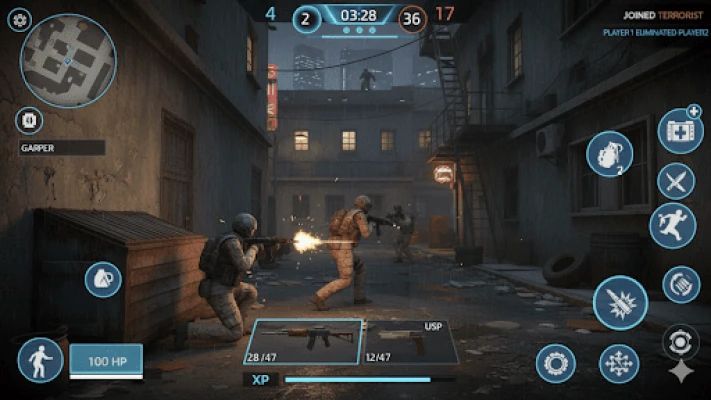Tap the circular swap-arrows icon

680,342
